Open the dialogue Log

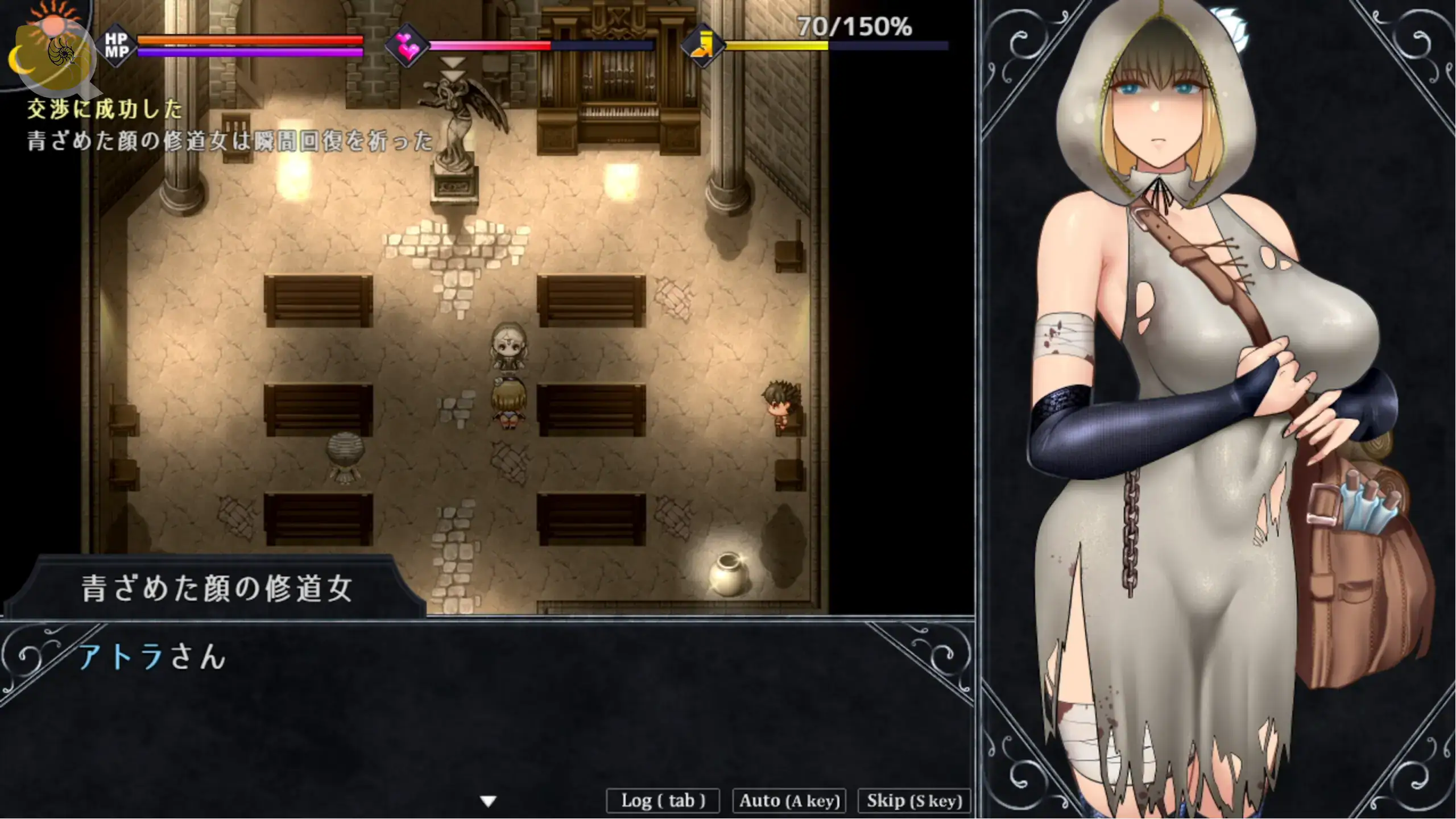coord(663,801)
